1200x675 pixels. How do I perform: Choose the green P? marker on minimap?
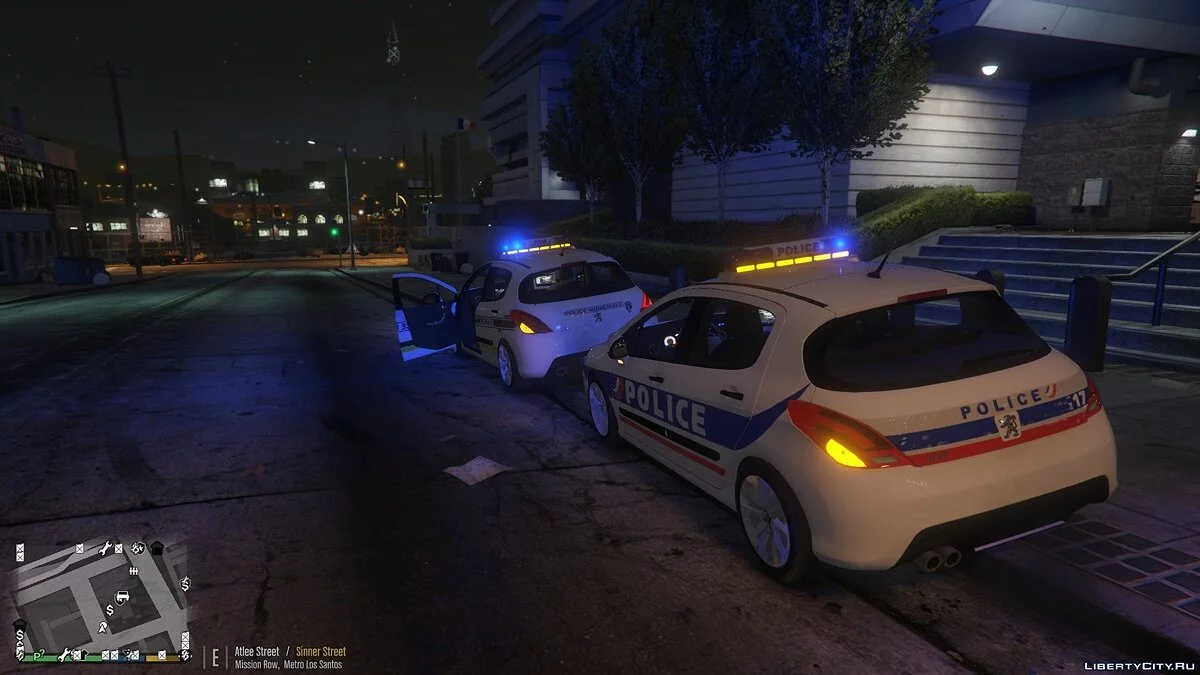point(39,655)
